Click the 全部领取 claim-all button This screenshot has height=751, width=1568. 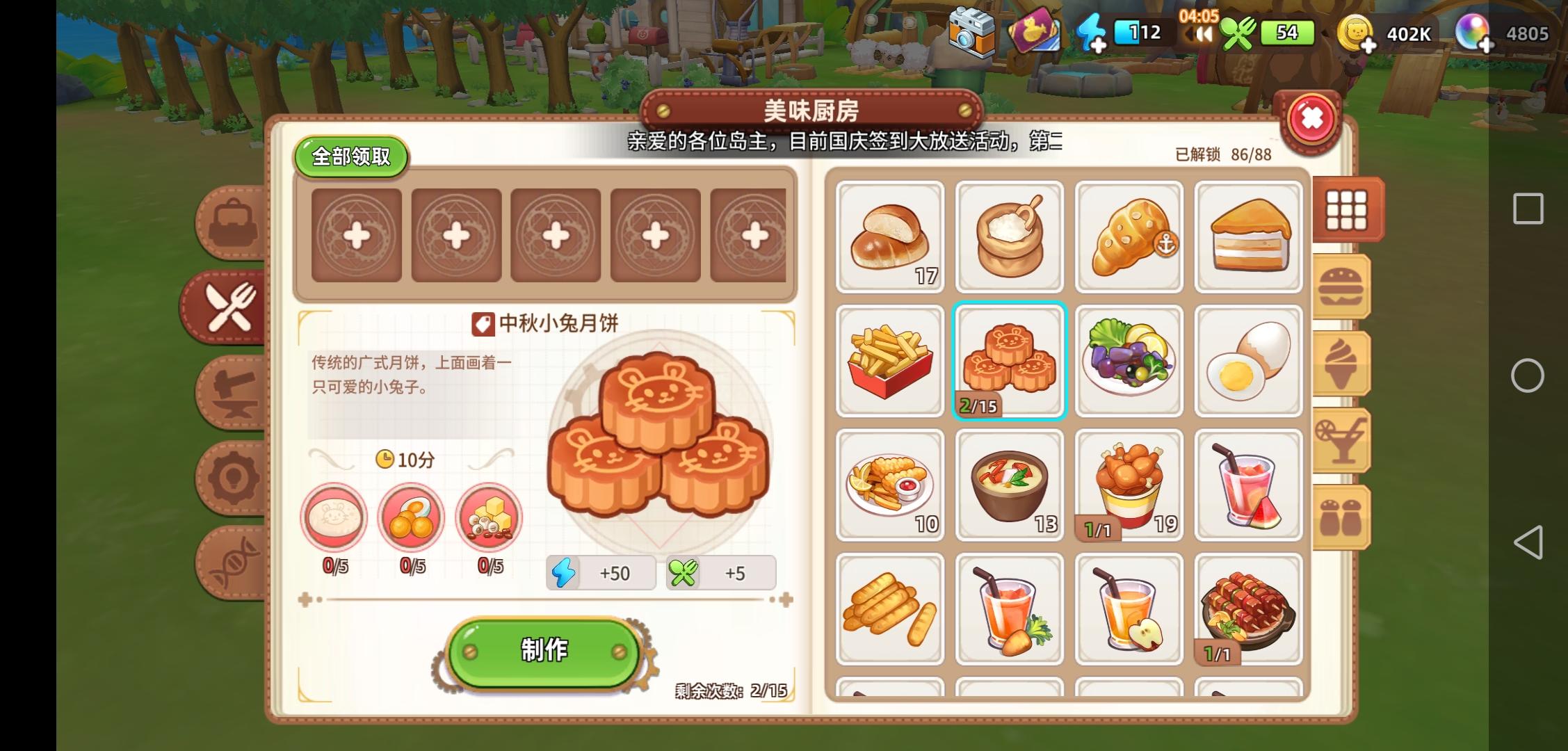click(x=352, y=156)
